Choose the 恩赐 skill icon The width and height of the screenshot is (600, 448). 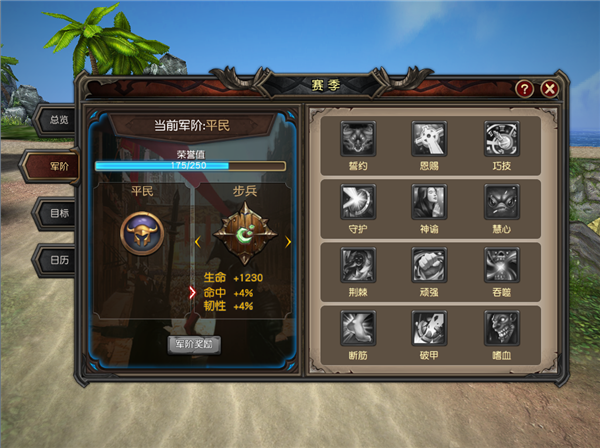click(x=428, y=138)
